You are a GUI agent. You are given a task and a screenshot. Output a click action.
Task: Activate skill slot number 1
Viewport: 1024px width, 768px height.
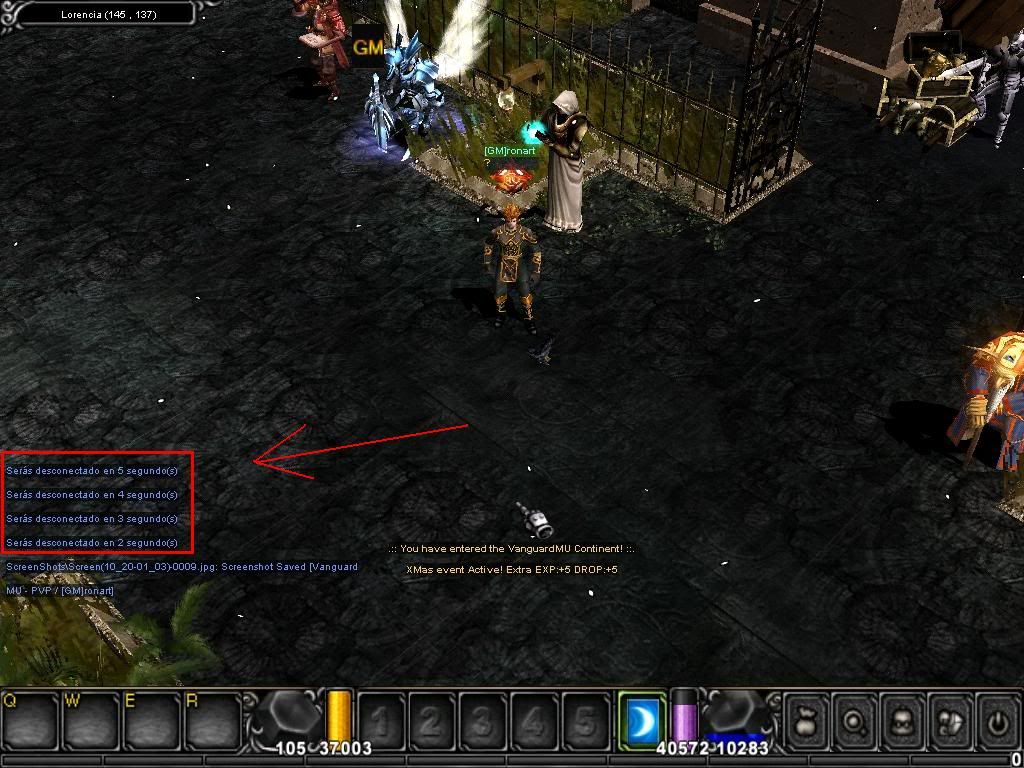tap(381, 721)
